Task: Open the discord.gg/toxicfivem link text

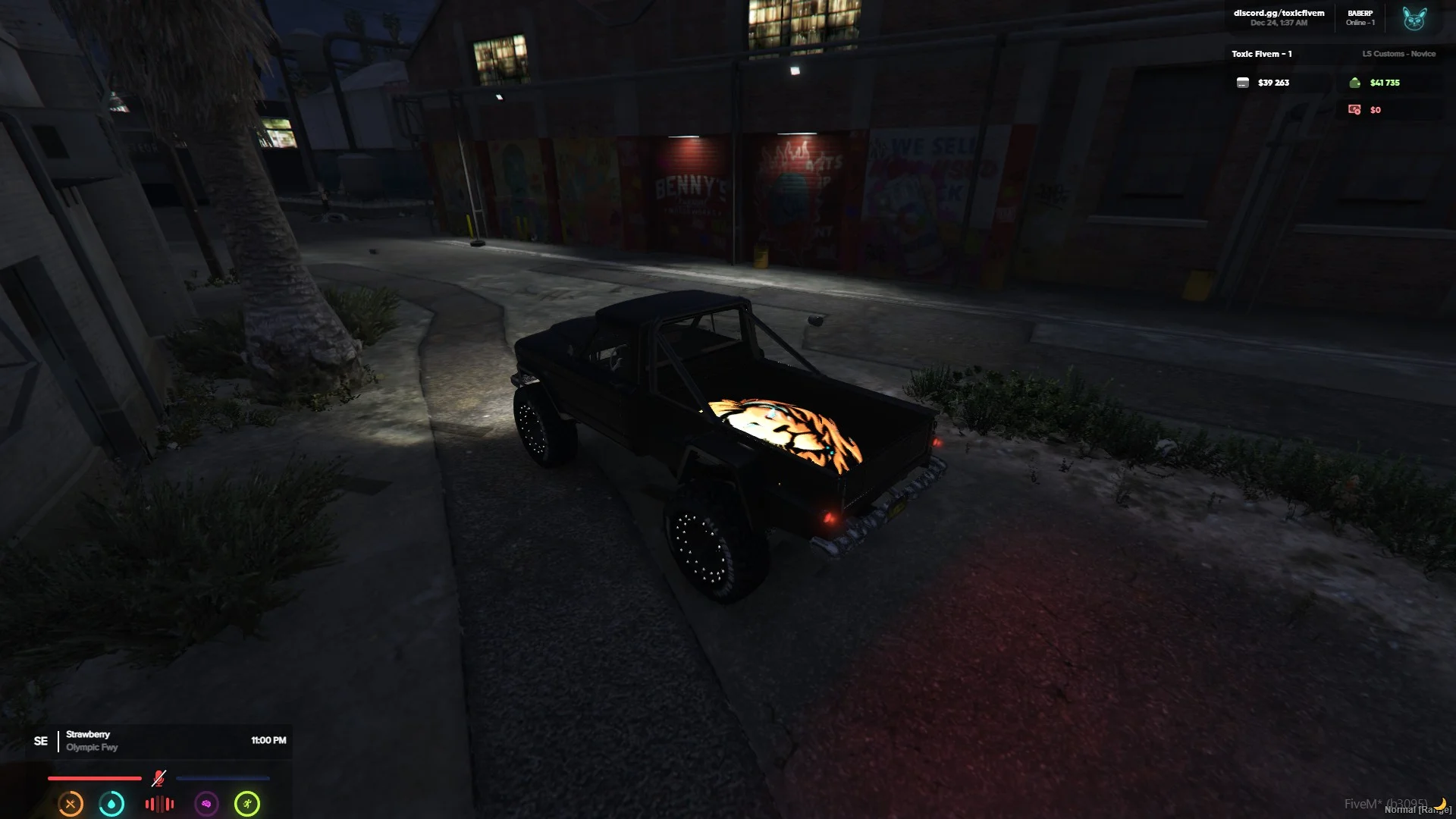Action: click(x=1279, y=13)
